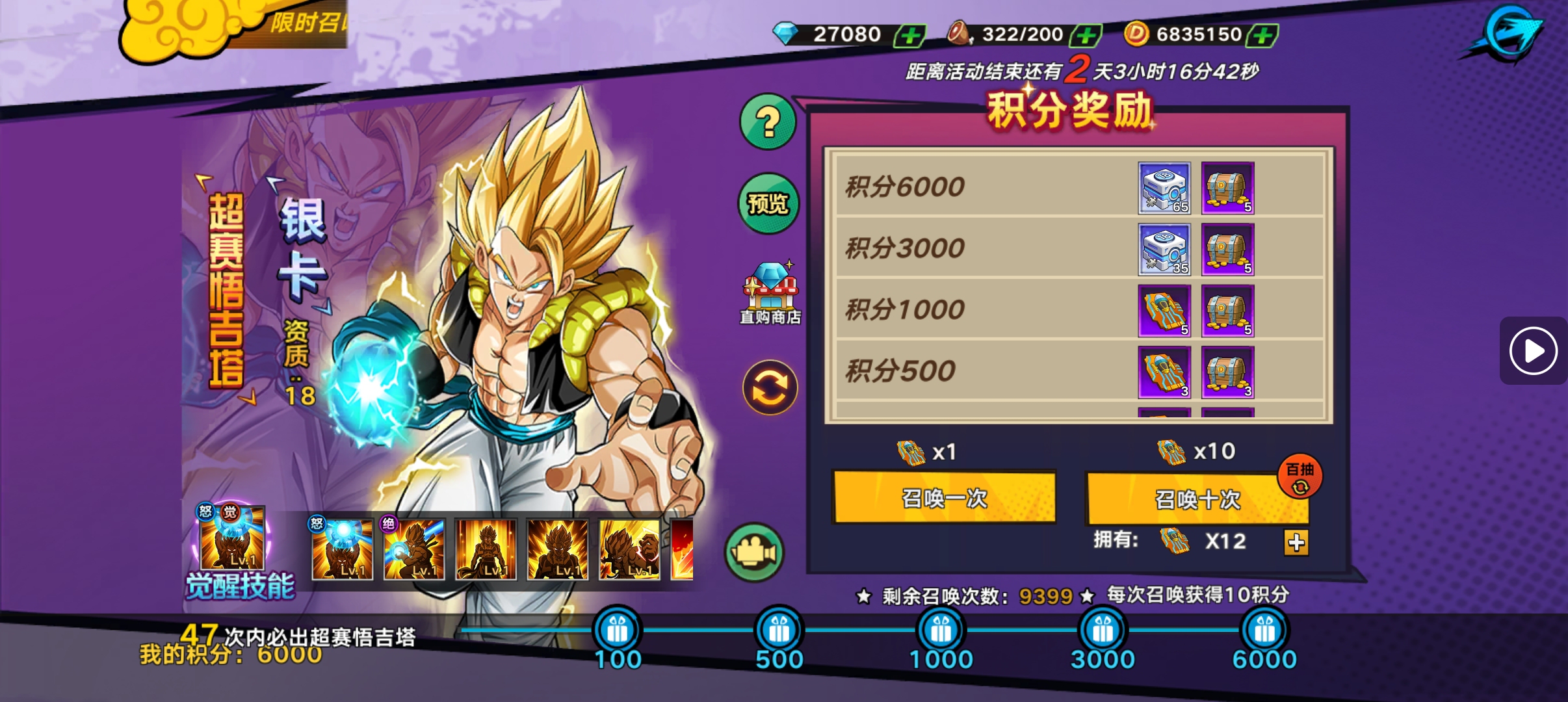This screenshot has height=702, width=1568.
Task: Click the side play button overlay
Action: pyautogui.click(x=1533, y=351)
